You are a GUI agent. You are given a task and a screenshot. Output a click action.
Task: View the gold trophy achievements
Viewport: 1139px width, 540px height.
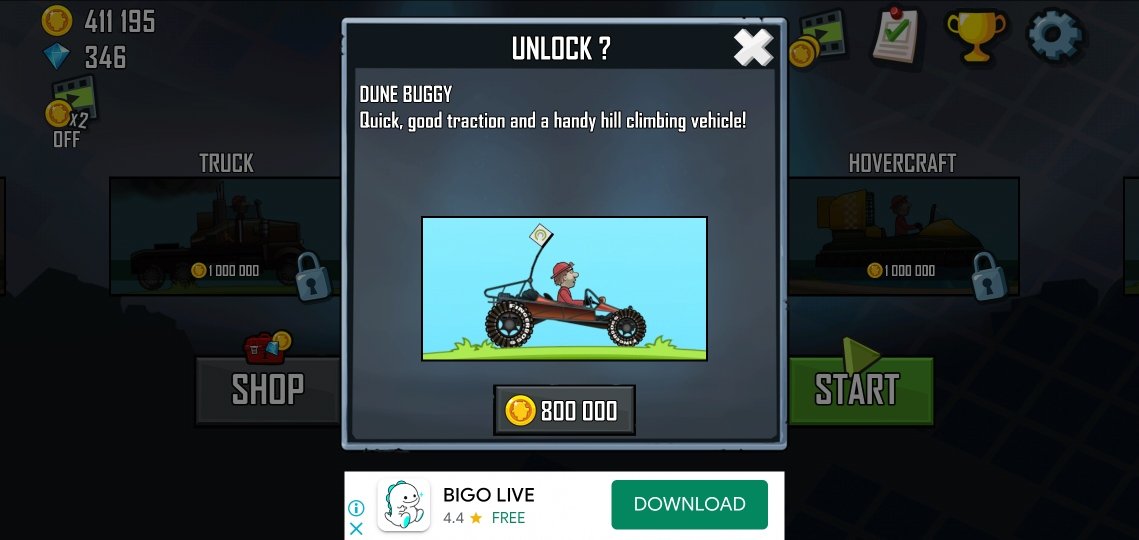975,37
